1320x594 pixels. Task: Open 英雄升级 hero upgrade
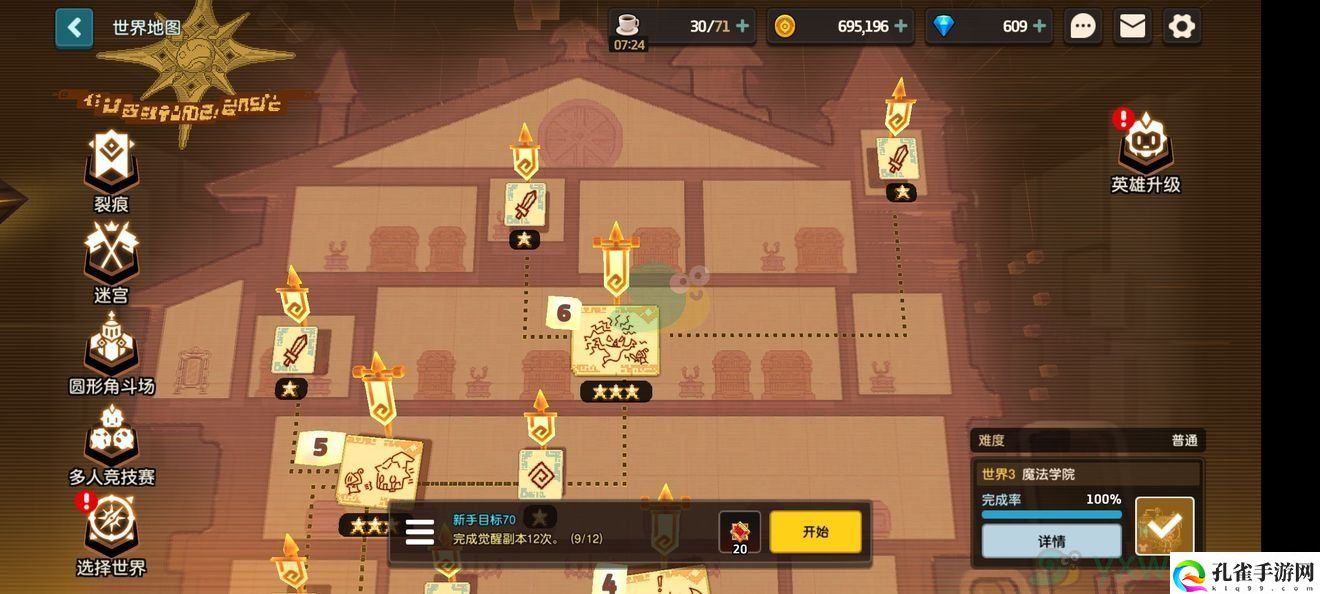[1146, 150]
